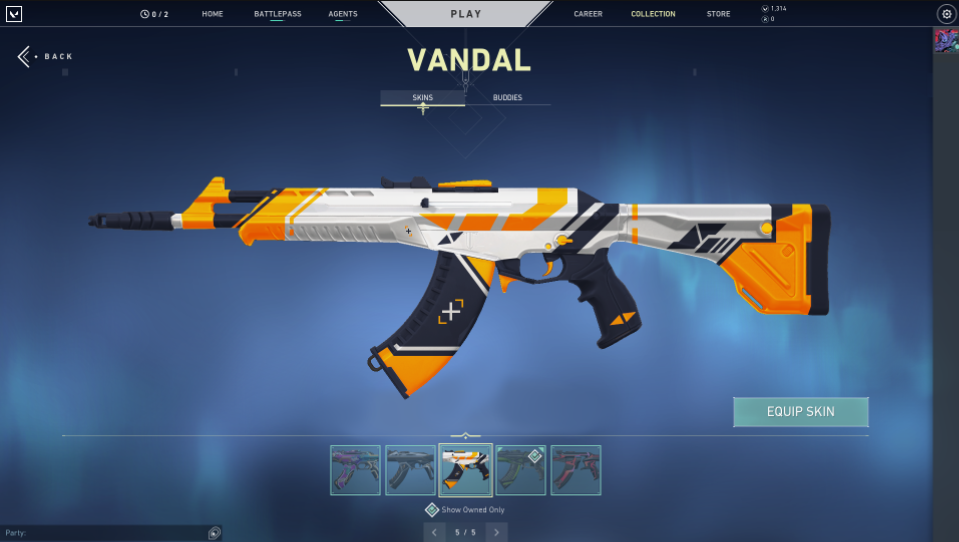
Task: Open the Battlepass page
Action: 270,14
